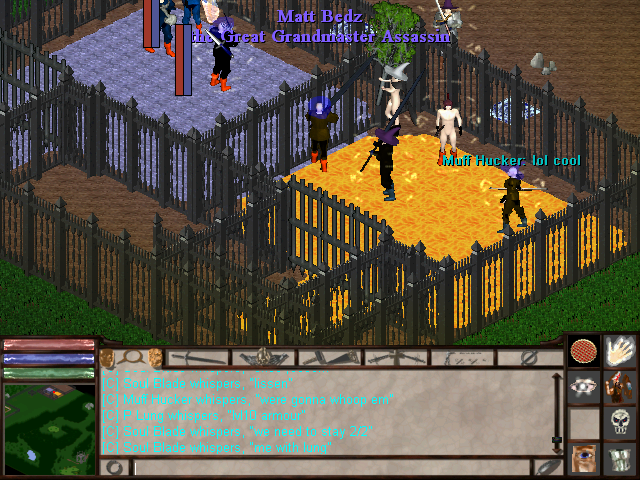
Task: Activate the blue eye look icon
Action: coord(582,459)
